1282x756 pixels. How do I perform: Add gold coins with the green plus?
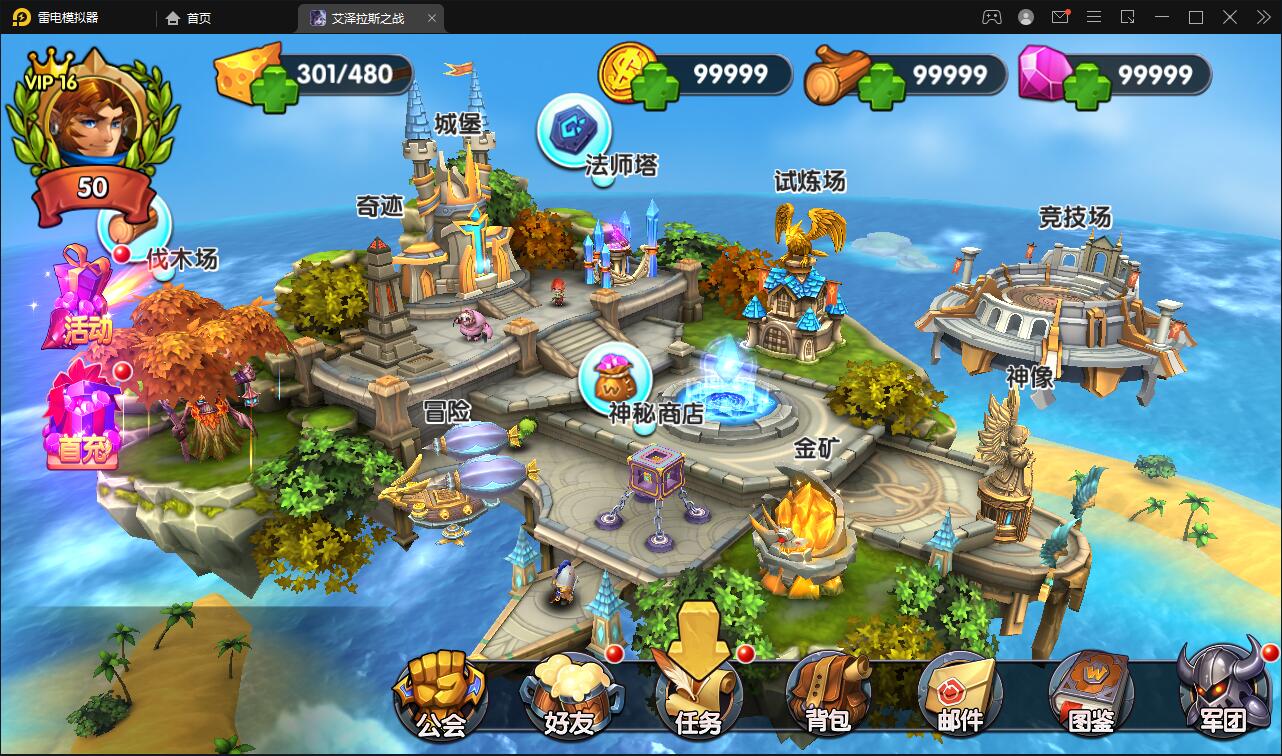point(653,89)
